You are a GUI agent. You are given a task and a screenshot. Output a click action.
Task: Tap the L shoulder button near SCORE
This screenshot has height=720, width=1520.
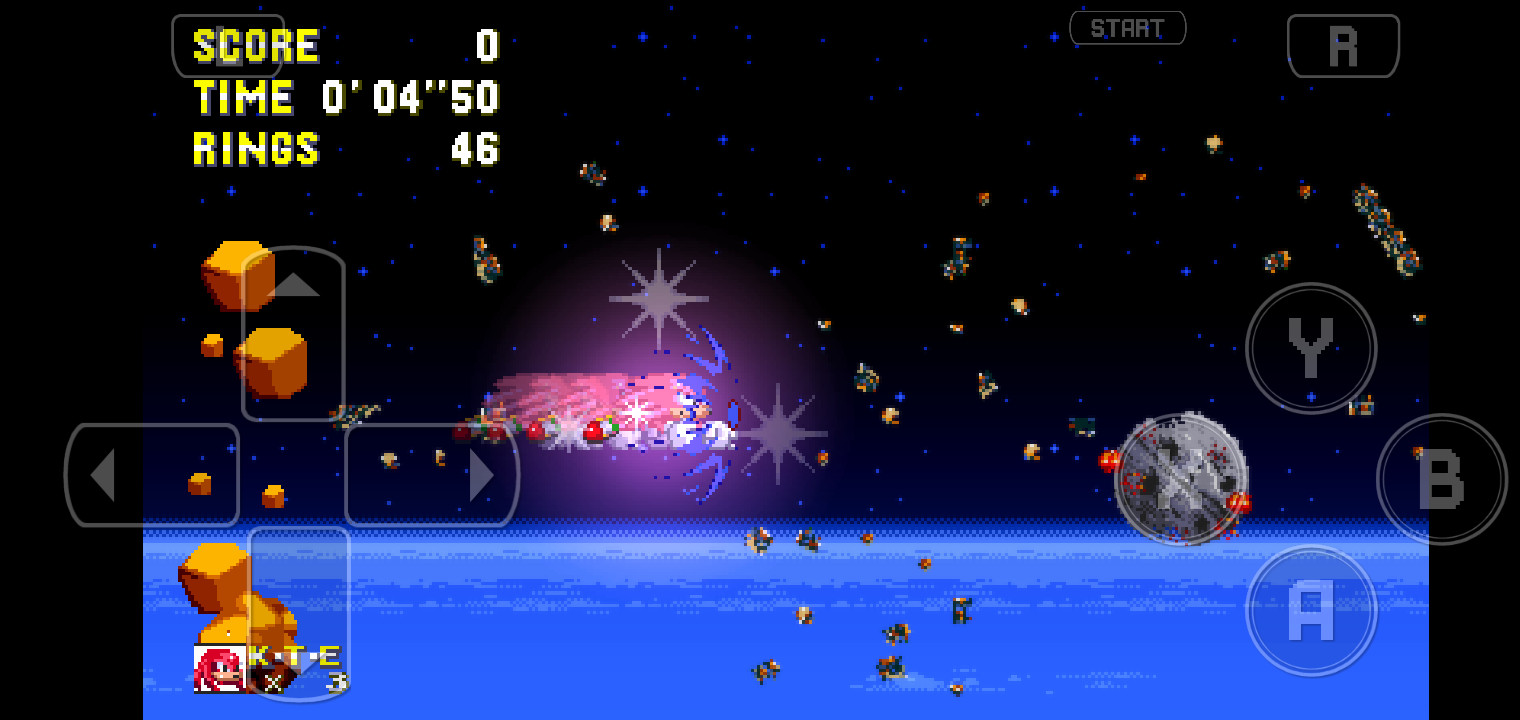click(x=228, y=45)
